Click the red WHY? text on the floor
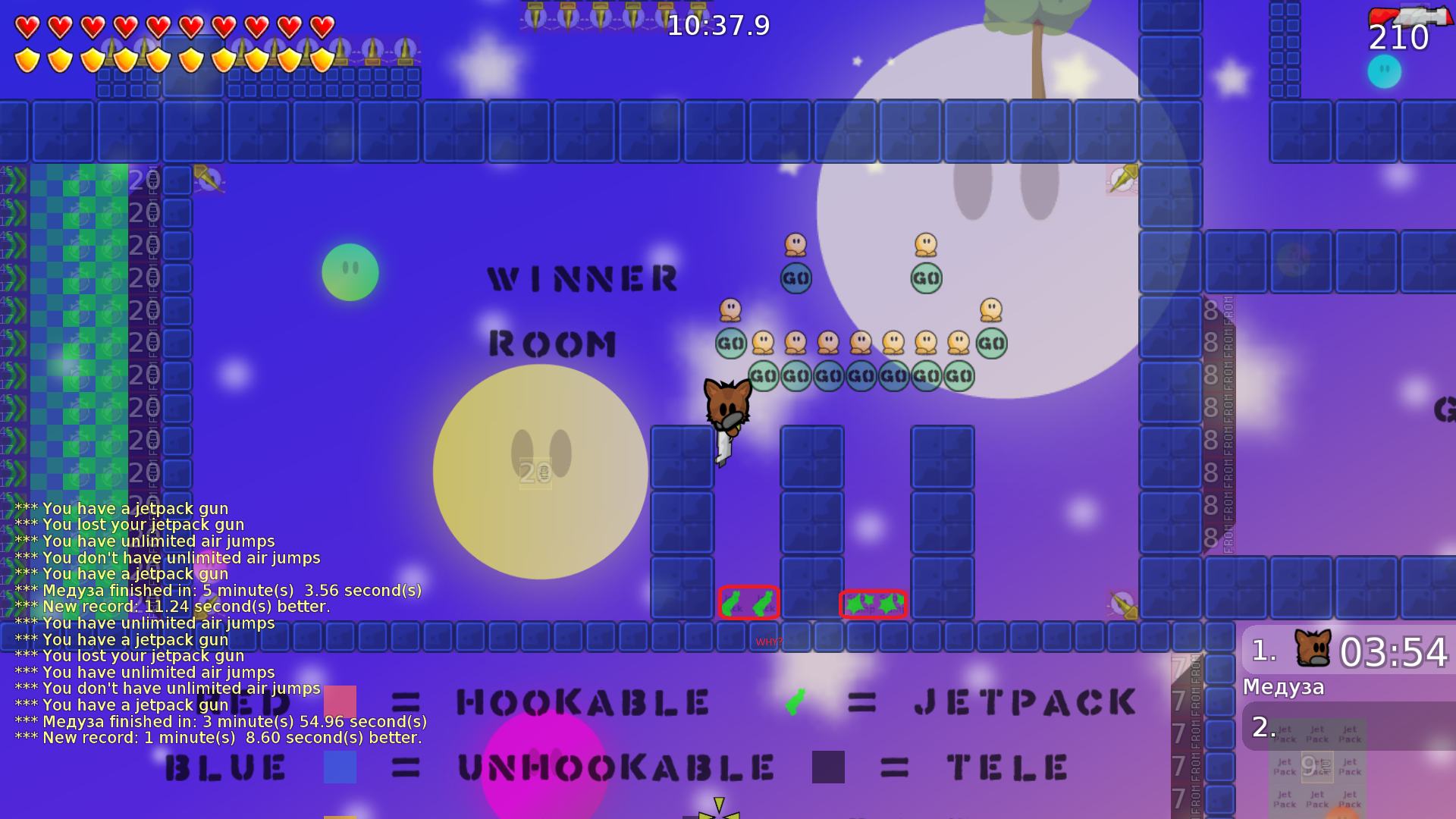This screenshot has width=1456, height=819. pyautogui.click(x=768, y=641)
